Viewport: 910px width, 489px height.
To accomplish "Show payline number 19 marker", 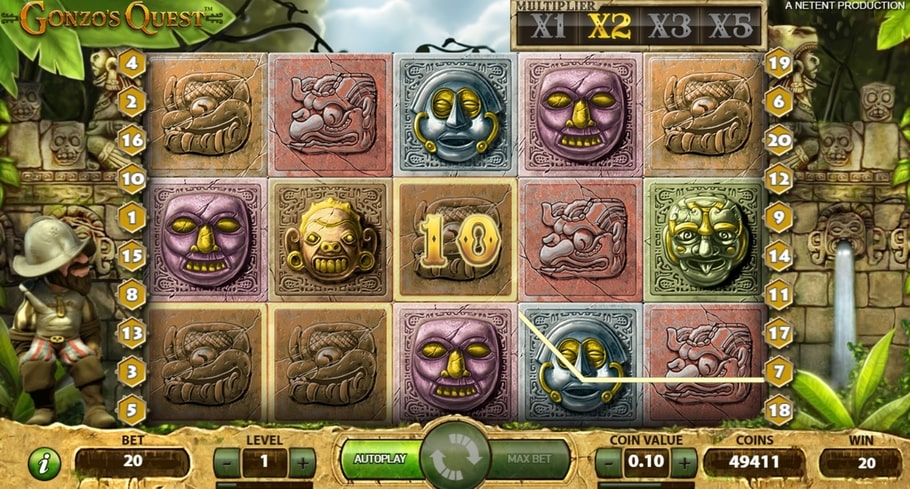I will (780, 64).
